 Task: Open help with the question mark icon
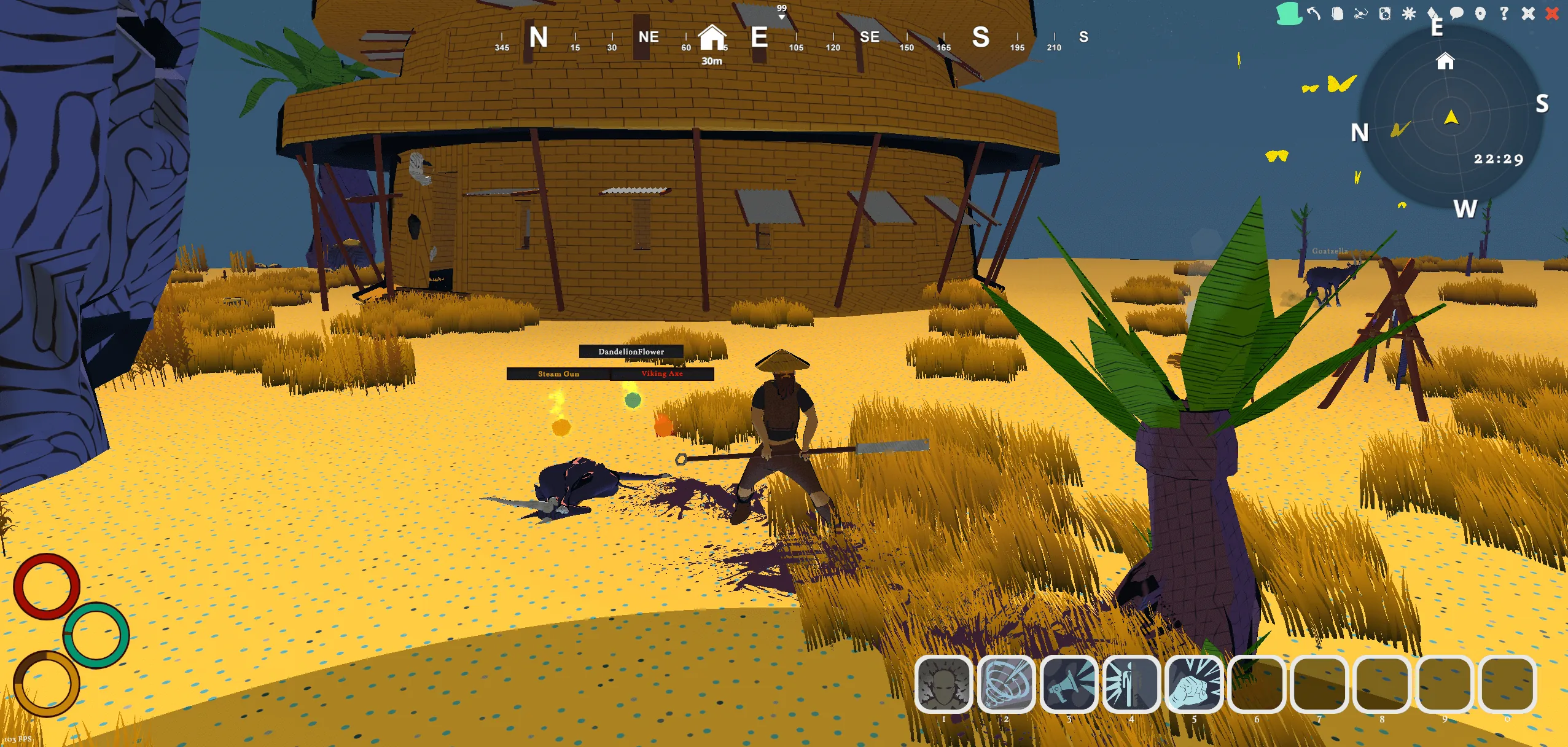click(x=1504, y=14)
